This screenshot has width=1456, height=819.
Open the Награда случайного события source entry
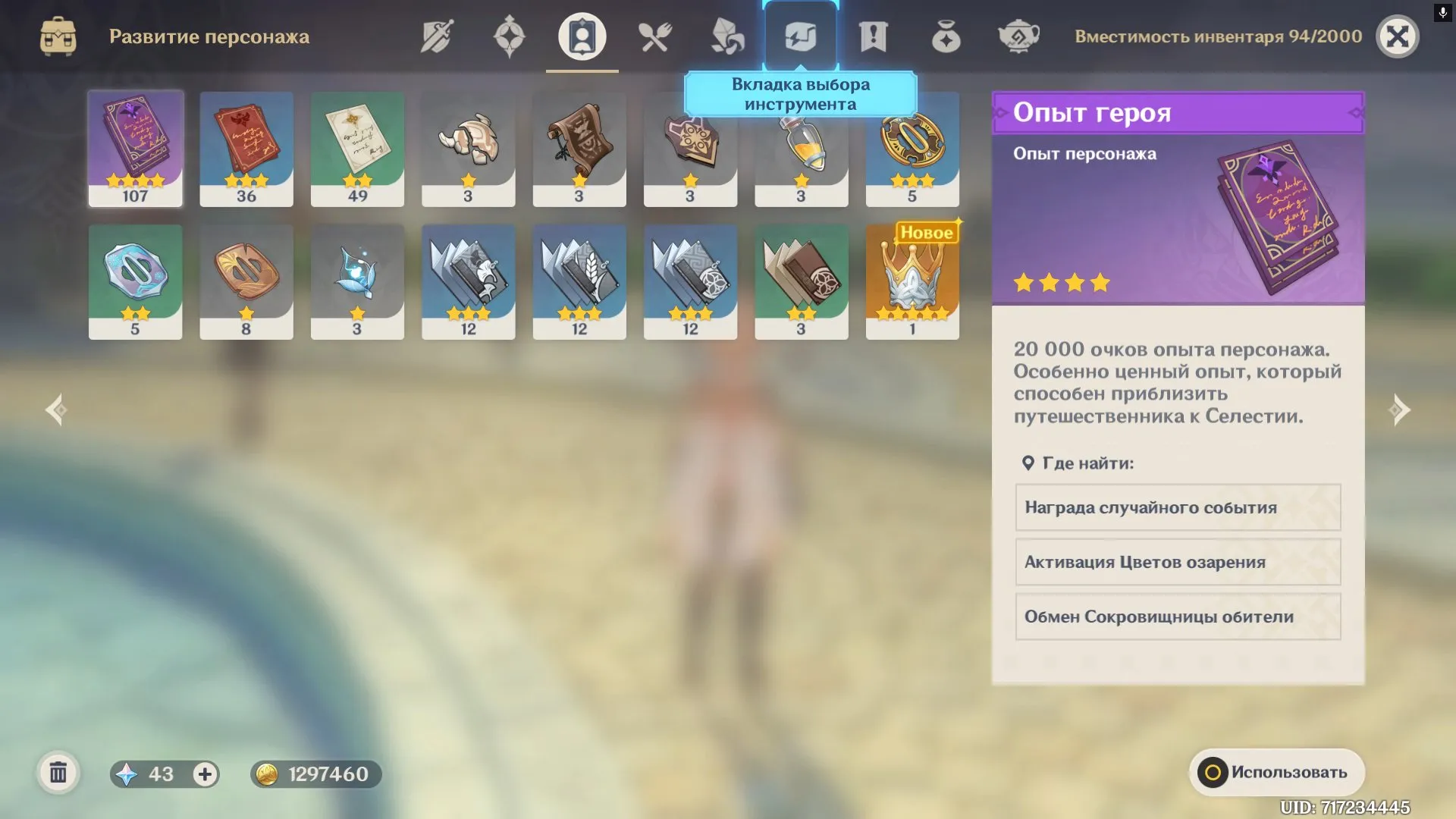click(1177, 507)
